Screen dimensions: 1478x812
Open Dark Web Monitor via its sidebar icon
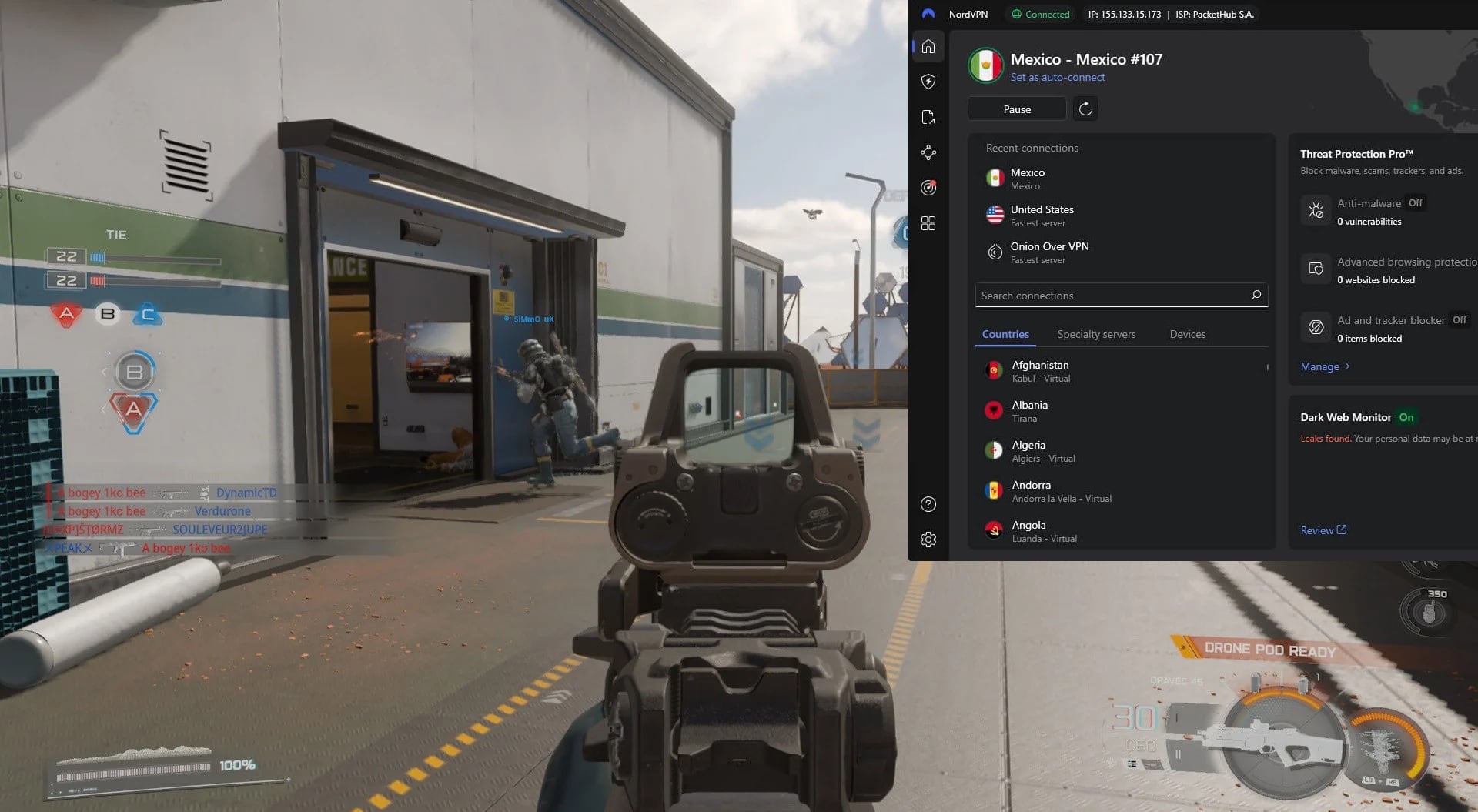(x=928, y=187)
